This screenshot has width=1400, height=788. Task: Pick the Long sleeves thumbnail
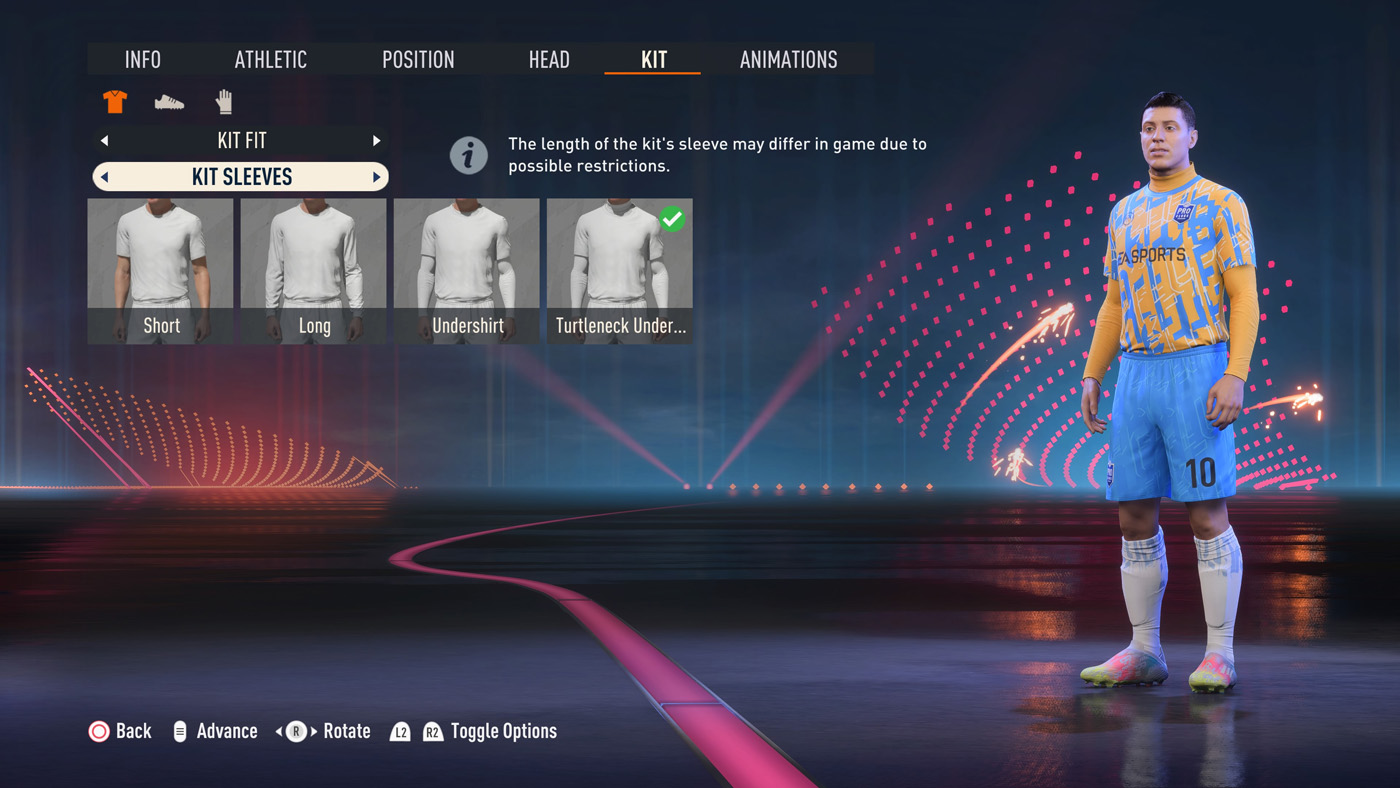coord(314,270)
